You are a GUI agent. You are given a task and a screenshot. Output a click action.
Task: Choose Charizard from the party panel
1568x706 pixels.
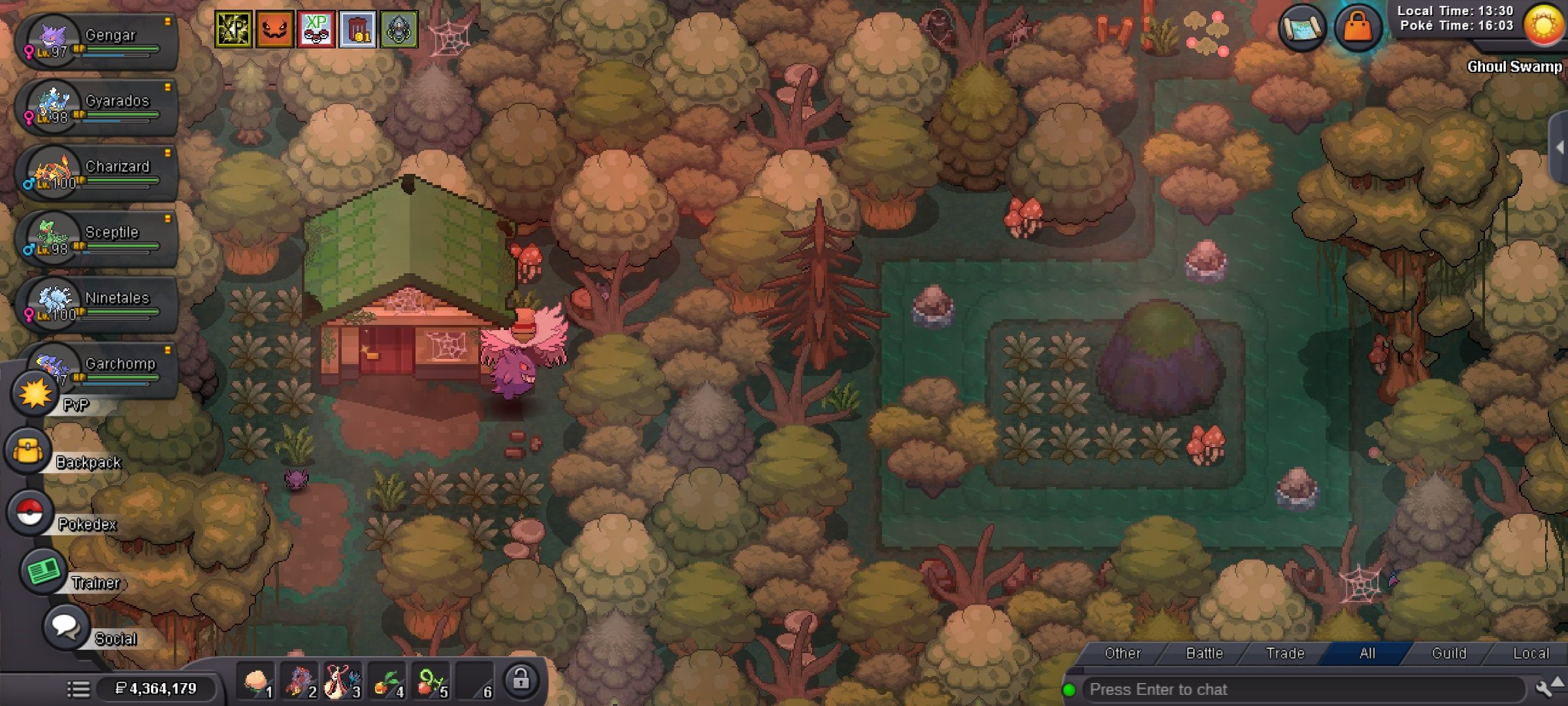point(98,174)
